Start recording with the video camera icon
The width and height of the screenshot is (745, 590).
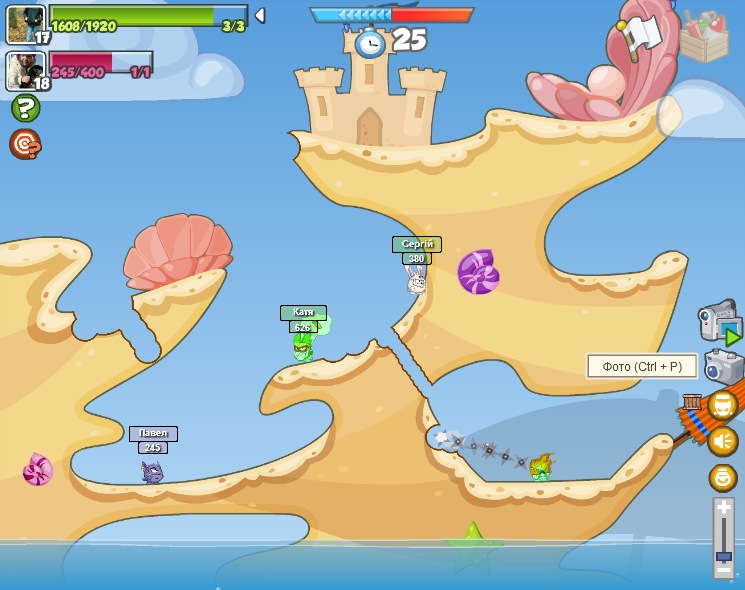click(718, 321)
